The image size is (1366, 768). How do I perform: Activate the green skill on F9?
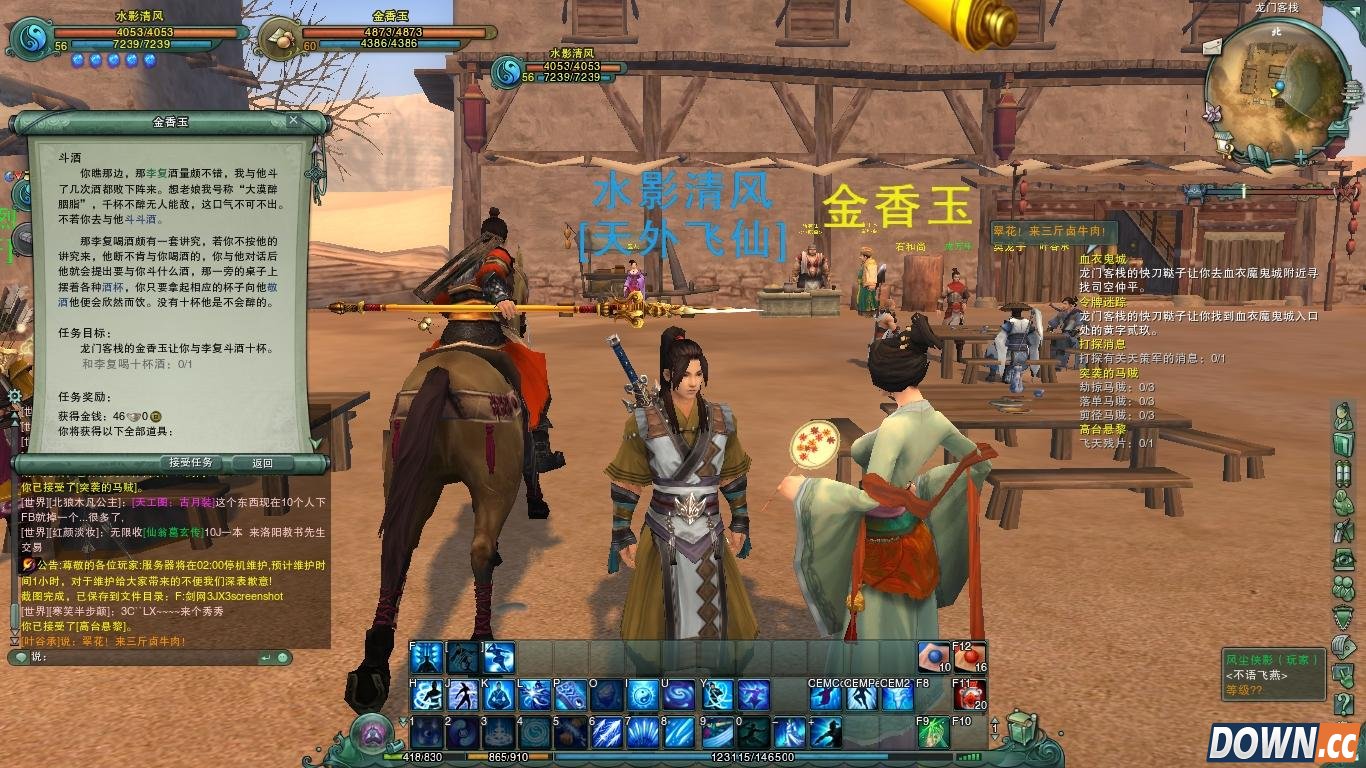[934, 733]
